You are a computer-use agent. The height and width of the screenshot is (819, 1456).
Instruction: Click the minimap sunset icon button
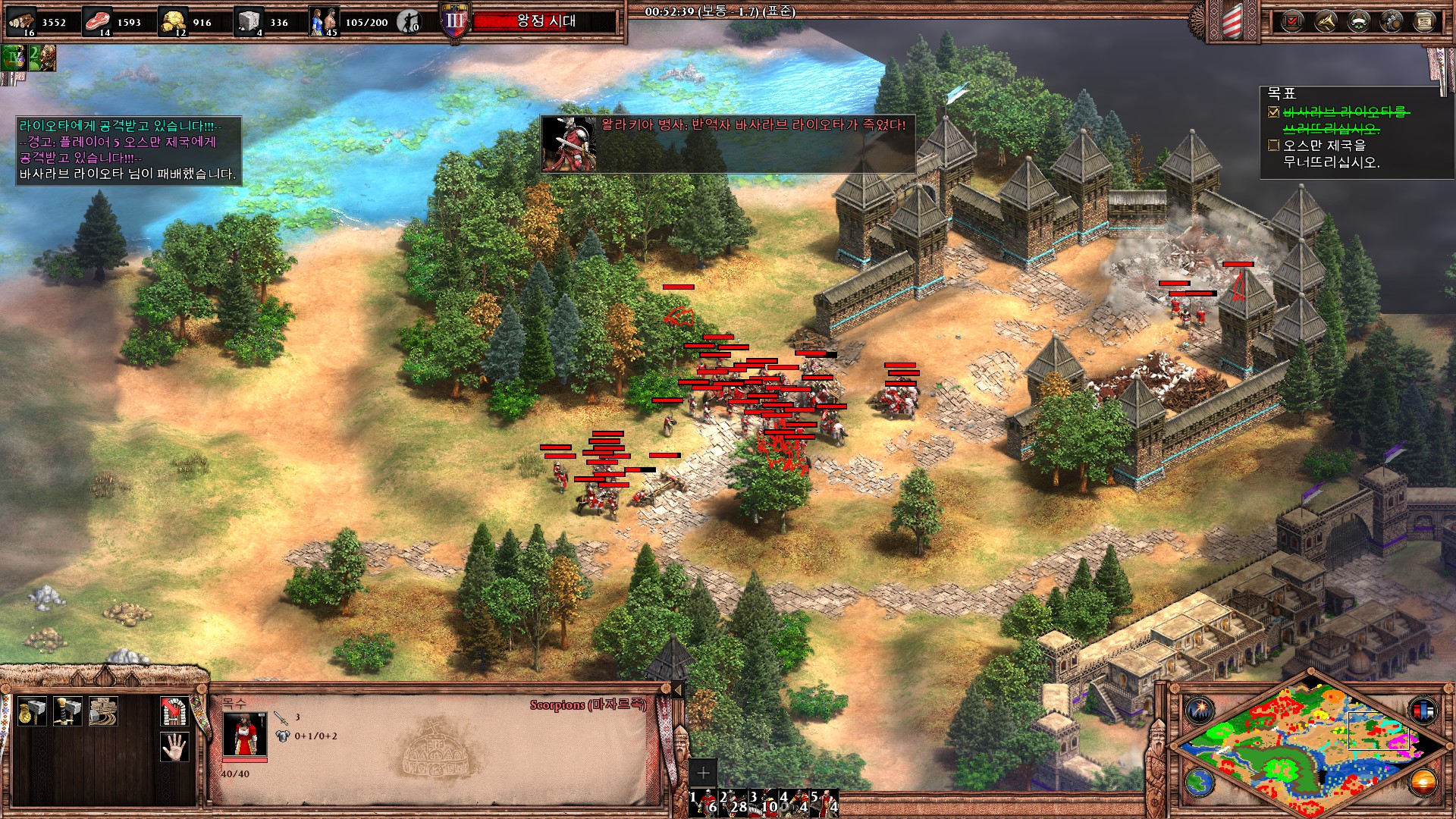[x=1423, y=782]
